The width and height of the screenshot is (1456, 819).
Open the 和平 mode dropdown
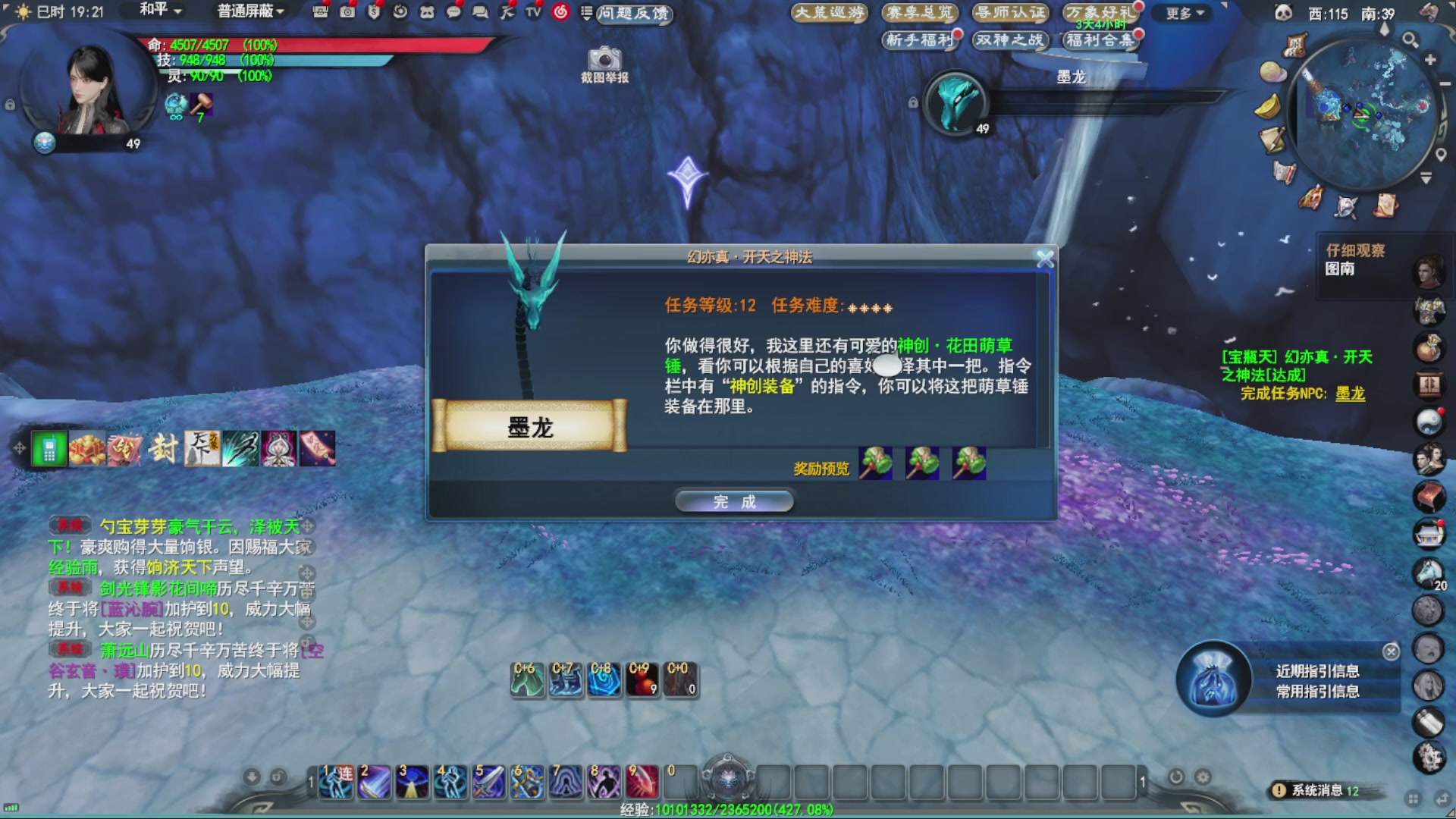tap(154, 11)
